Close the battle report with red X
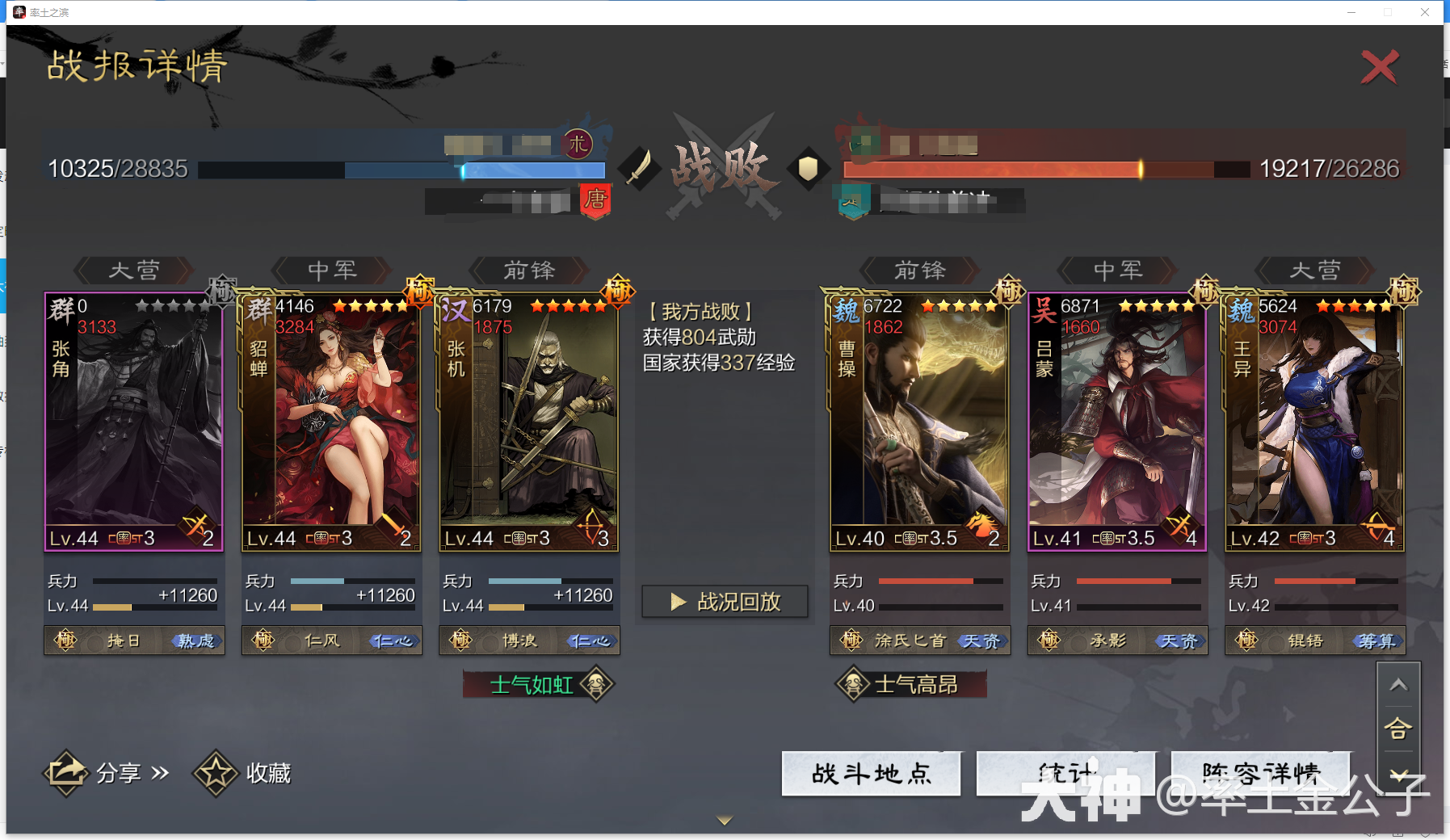The image size is (1450, 840). coord(1379,67)
